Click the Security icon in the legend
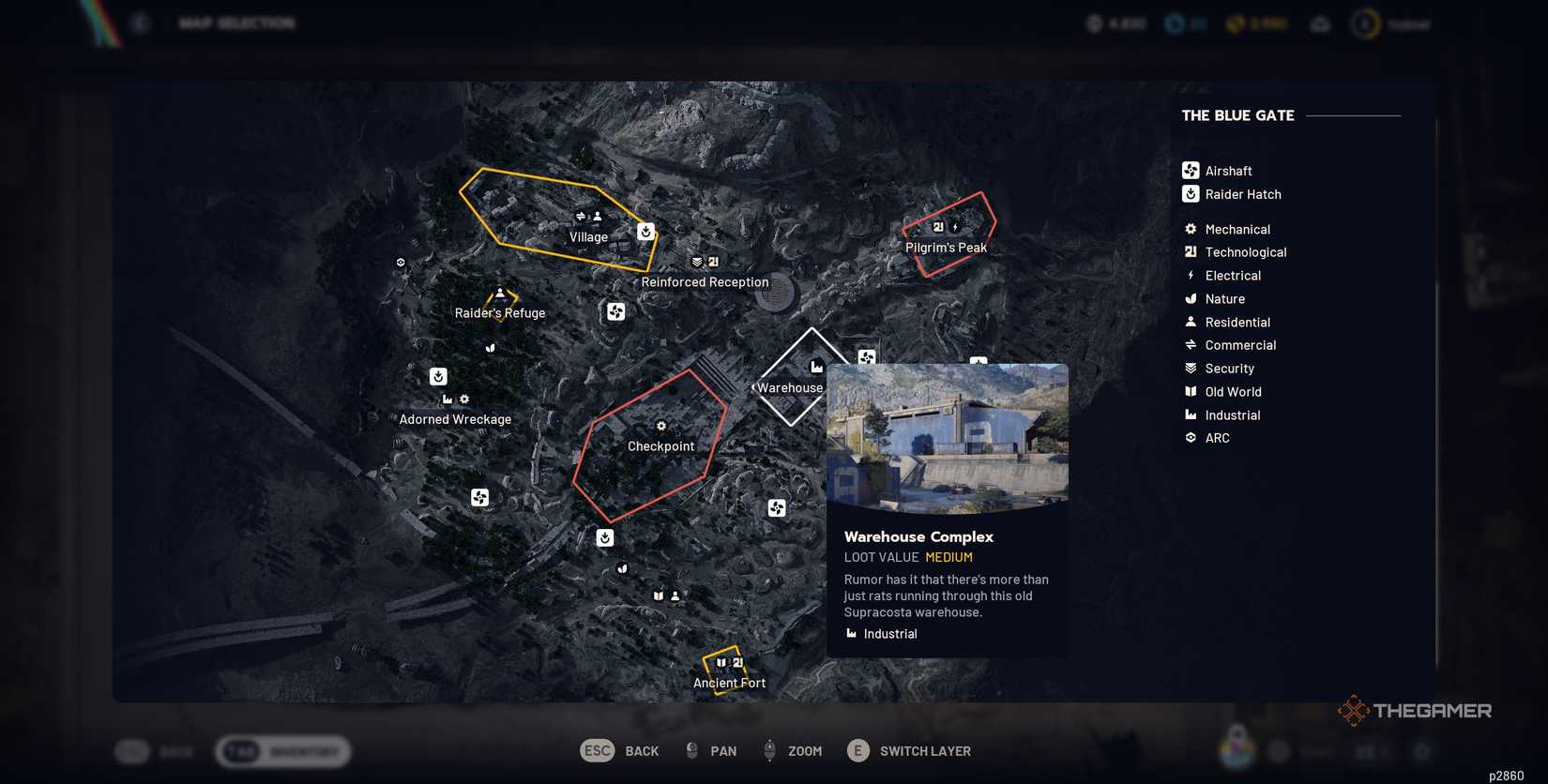1548x784 pixels. click(1190, 368)
